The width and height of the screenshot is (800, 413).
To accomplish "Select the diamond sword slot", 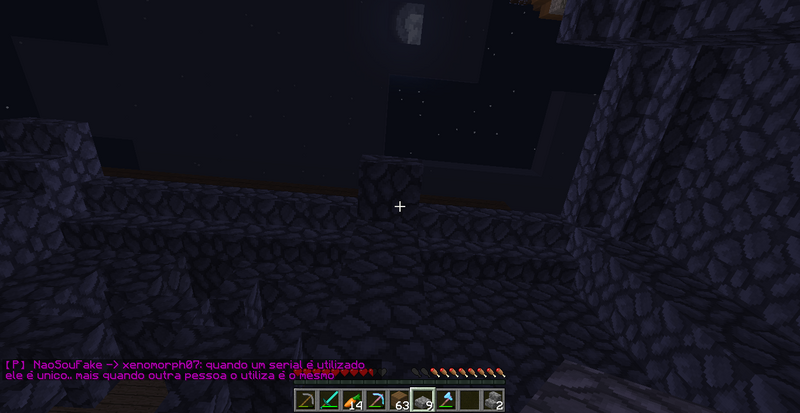I will pyautogui.click(x=328, y=401).
